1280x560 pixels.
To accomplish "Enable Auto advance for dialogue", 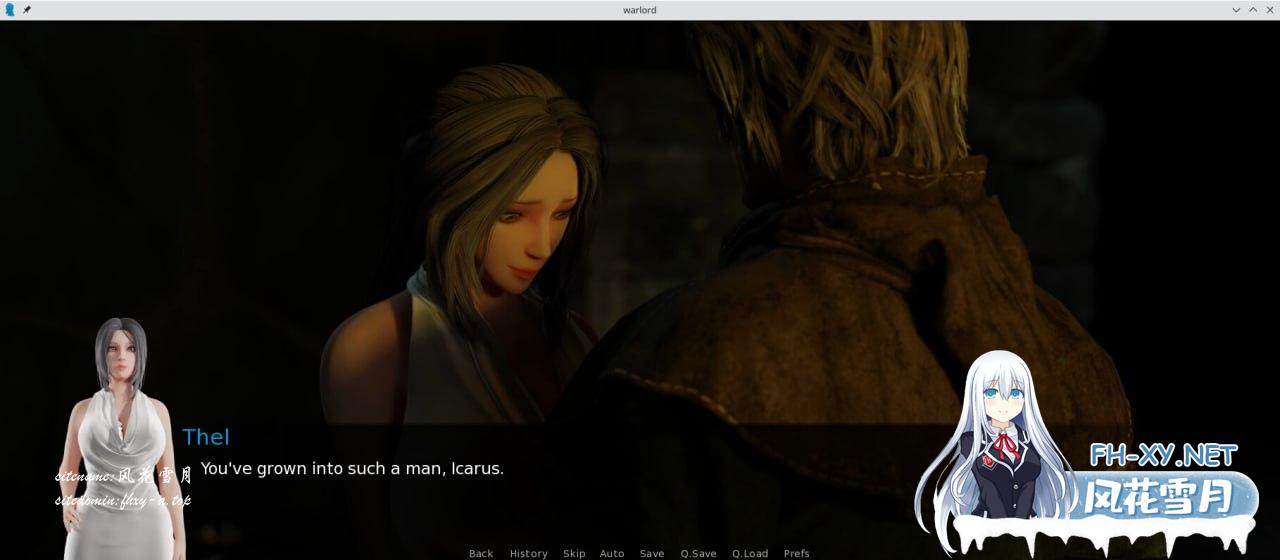I will click(612, 553).
